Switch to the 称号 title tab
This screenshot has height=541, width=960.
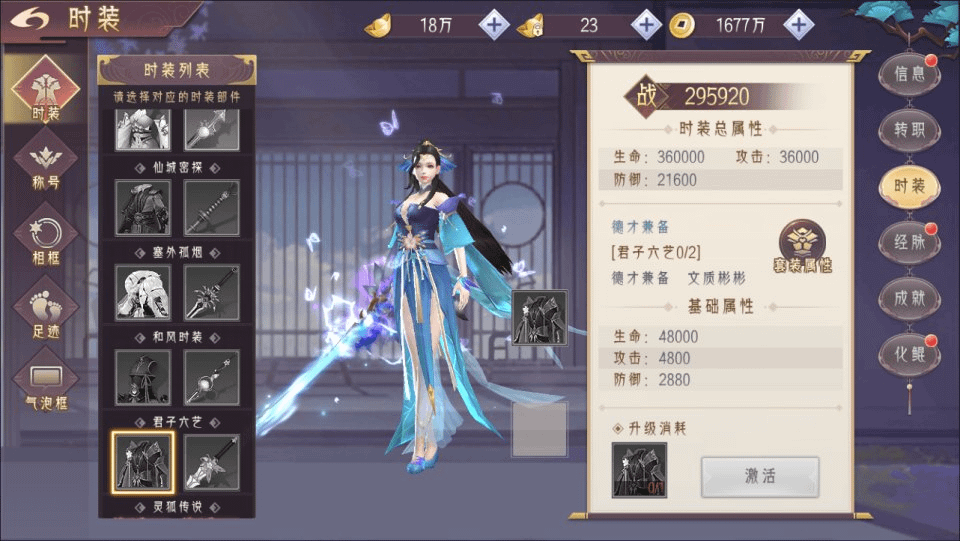tap(45, 163)
